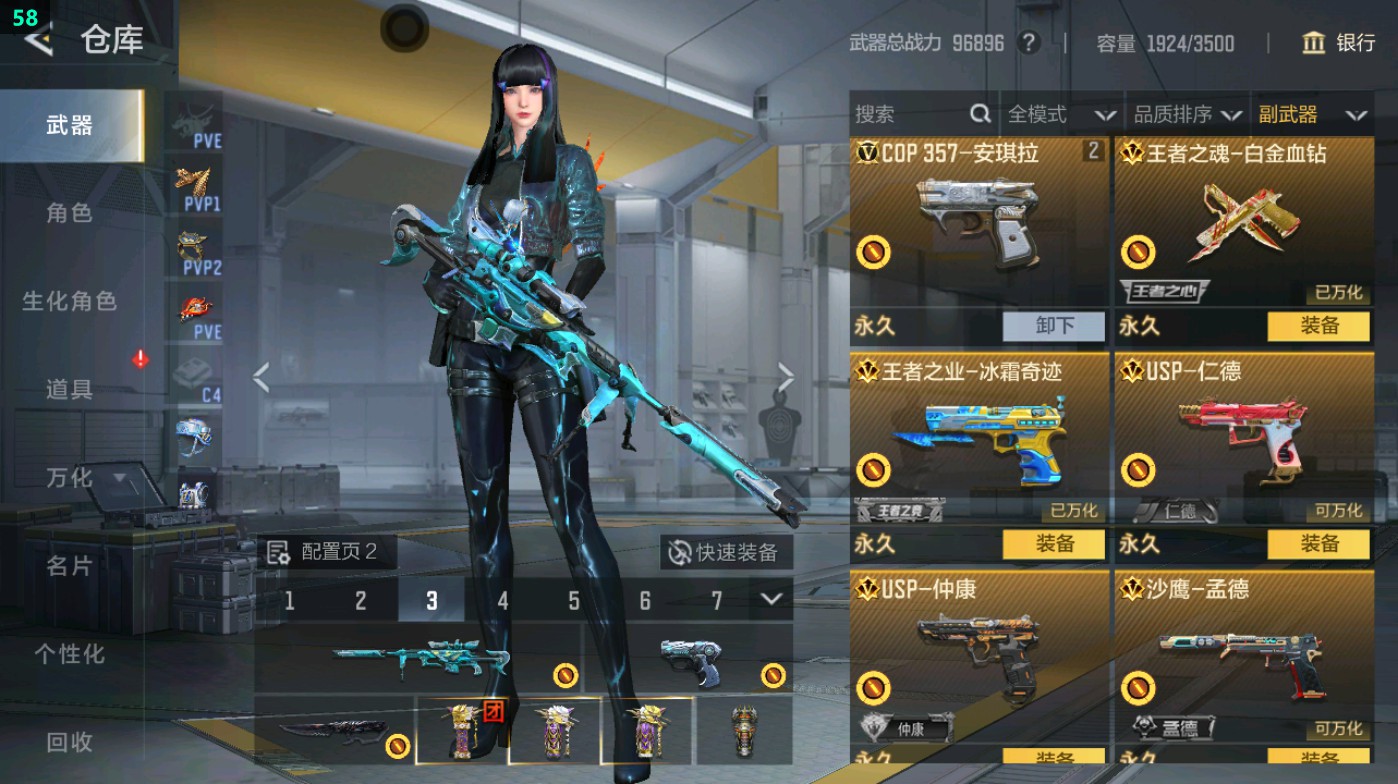Click the 银行 bank icon
This screenshot has height=784, width=1398.
click(1312, 44)
